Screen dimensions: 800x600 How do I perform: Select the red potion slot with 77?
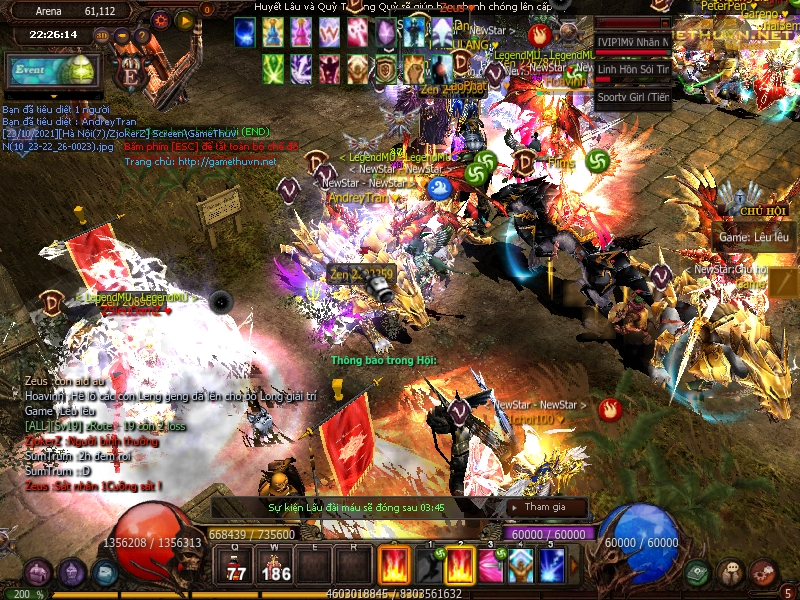(x=237, y=566)
